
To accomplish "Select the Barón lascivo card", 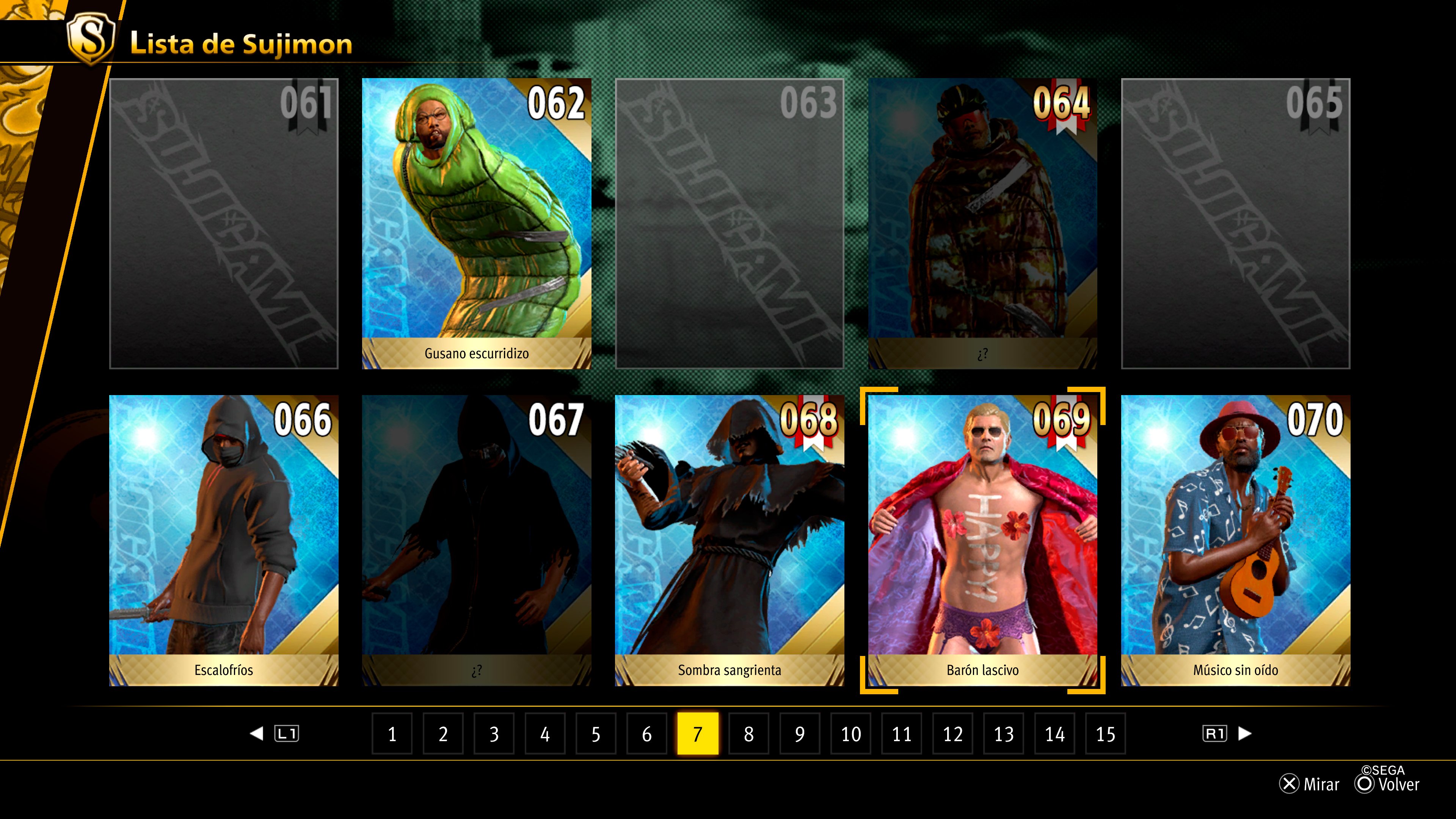I will [982, 540].
